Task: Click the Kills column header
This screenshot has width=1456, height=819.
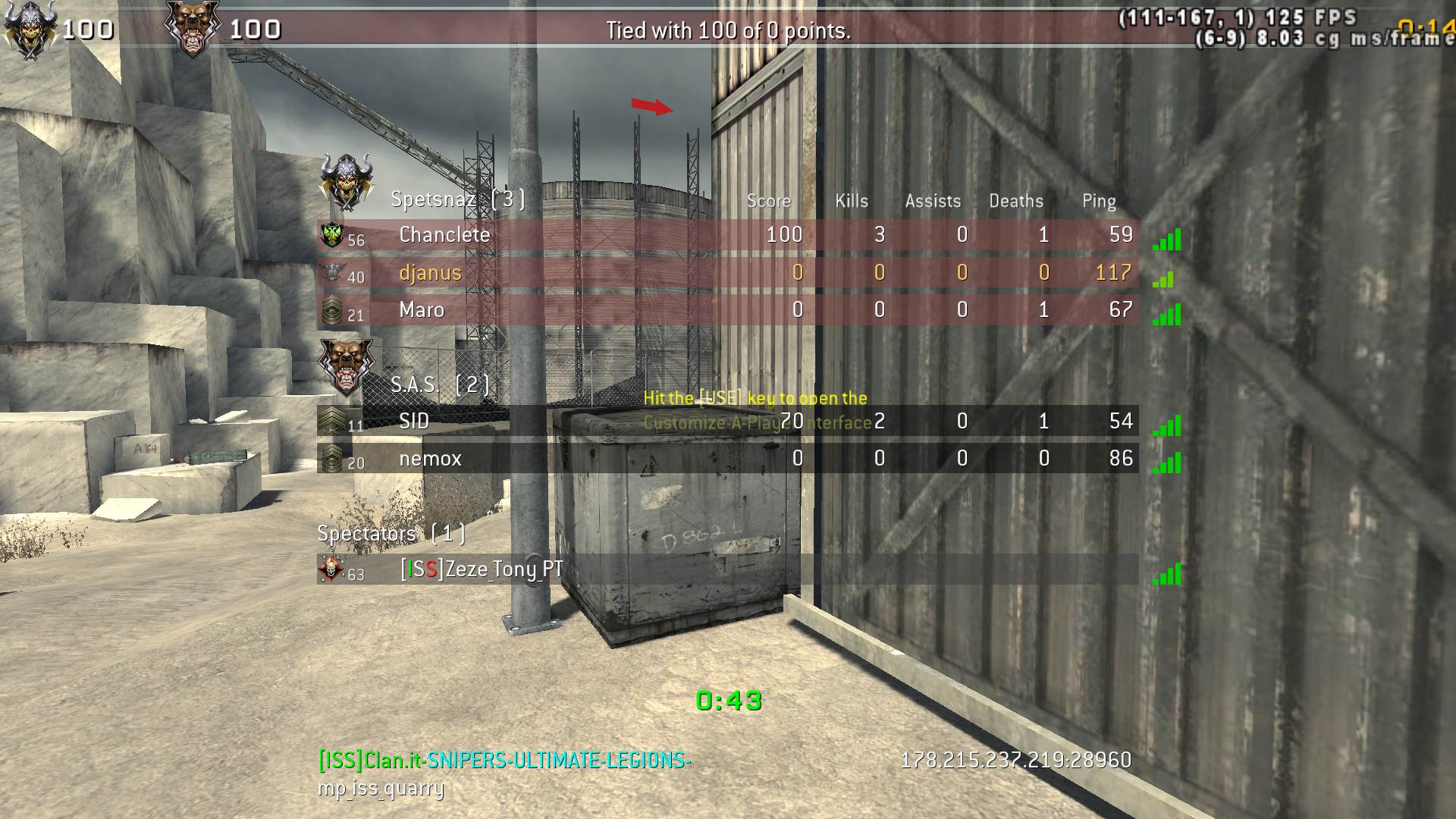Action: [x=851, y=201]
